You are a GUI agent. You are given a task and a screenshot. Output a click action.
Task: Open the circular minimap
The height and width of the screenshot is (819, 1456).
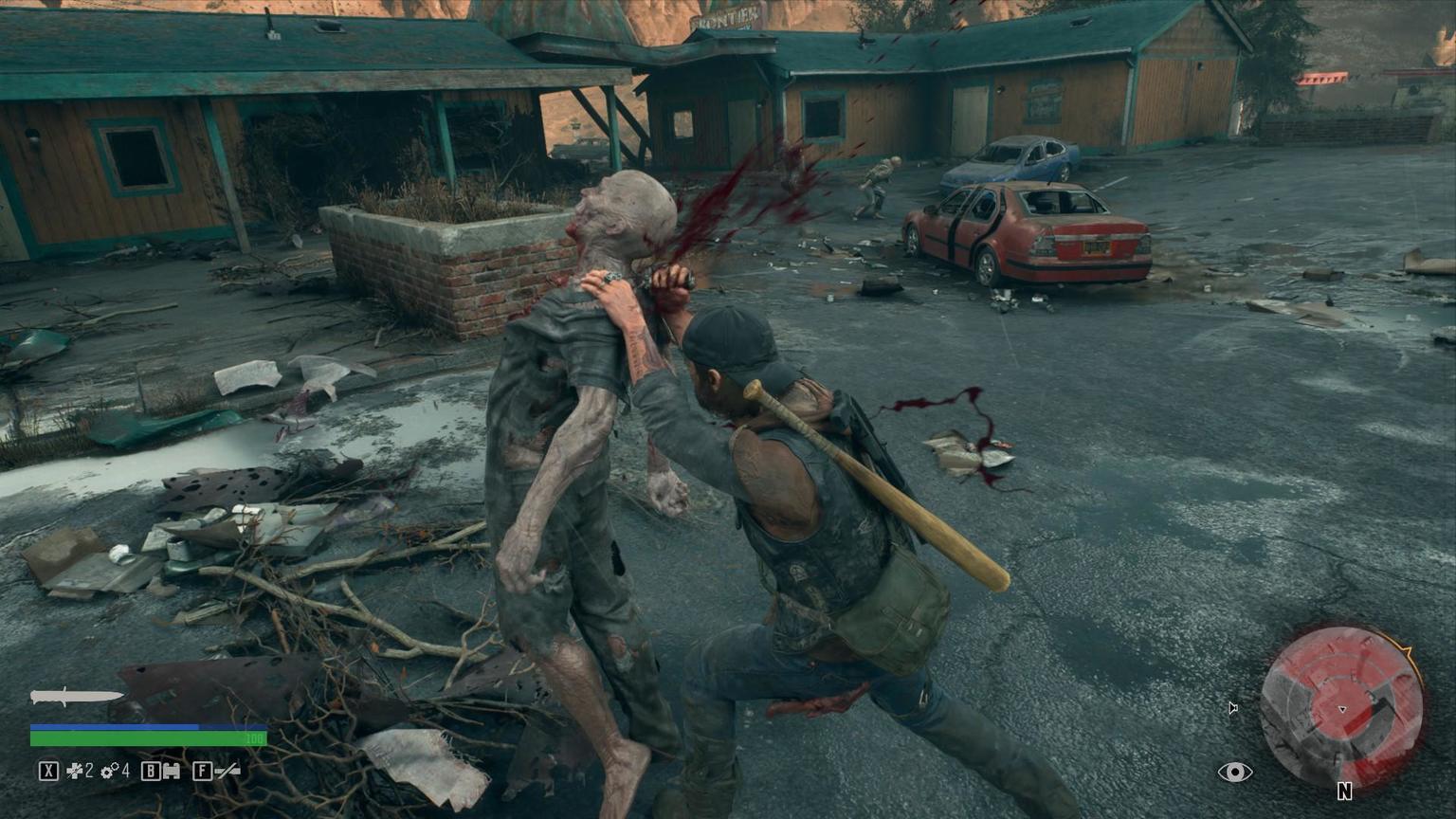(x=1341, y=706)
